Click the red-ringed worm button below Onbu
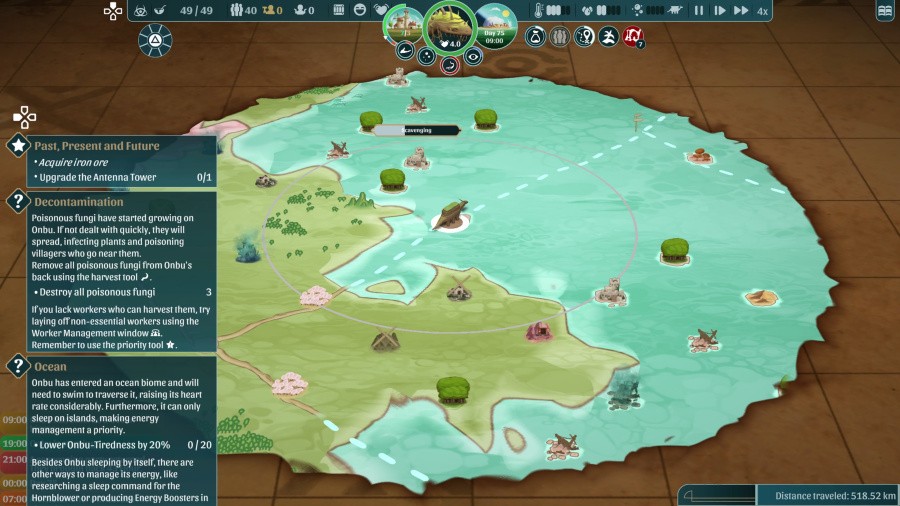The image size is (900, 506). click(450, 65)
